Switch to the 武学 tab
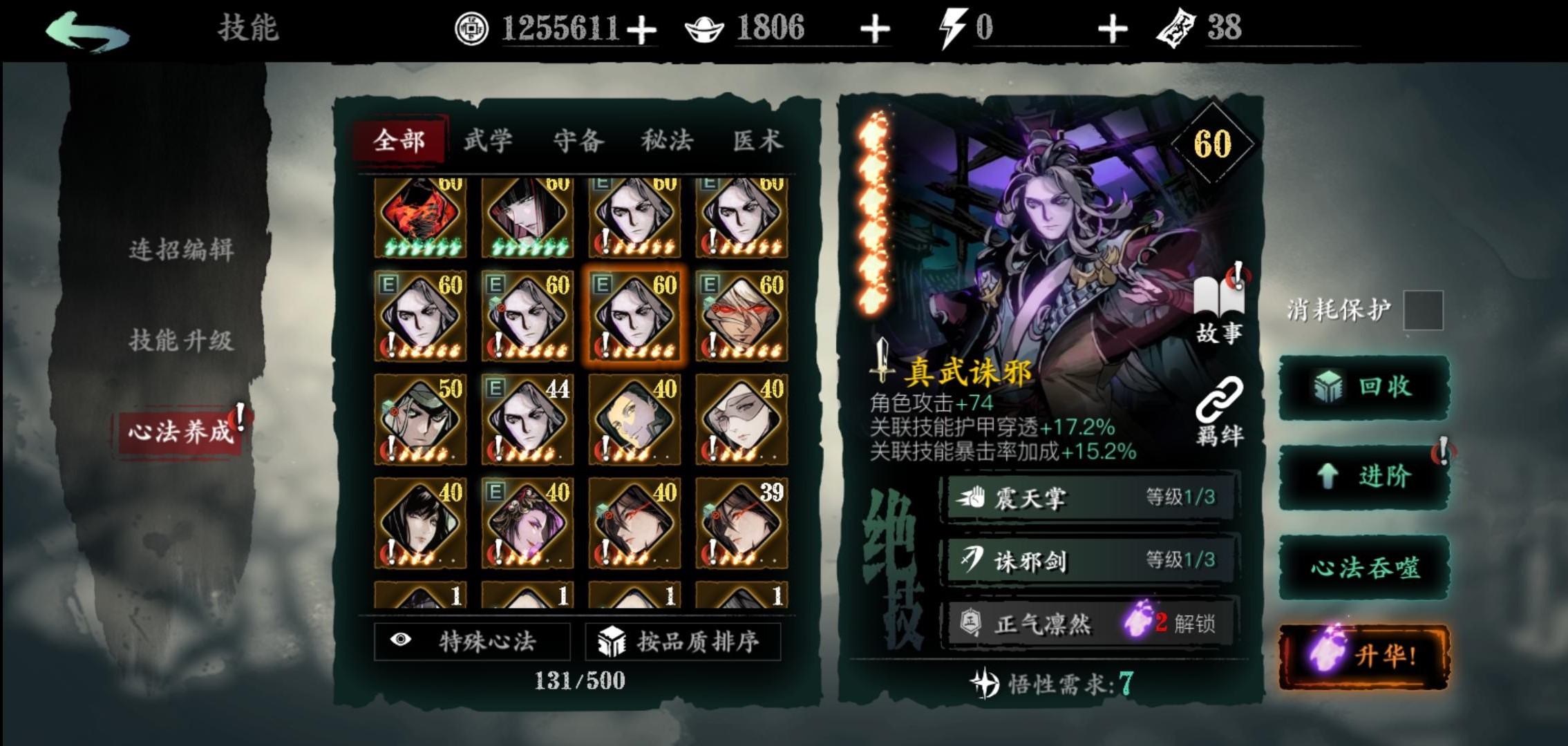 click(489, 140)
